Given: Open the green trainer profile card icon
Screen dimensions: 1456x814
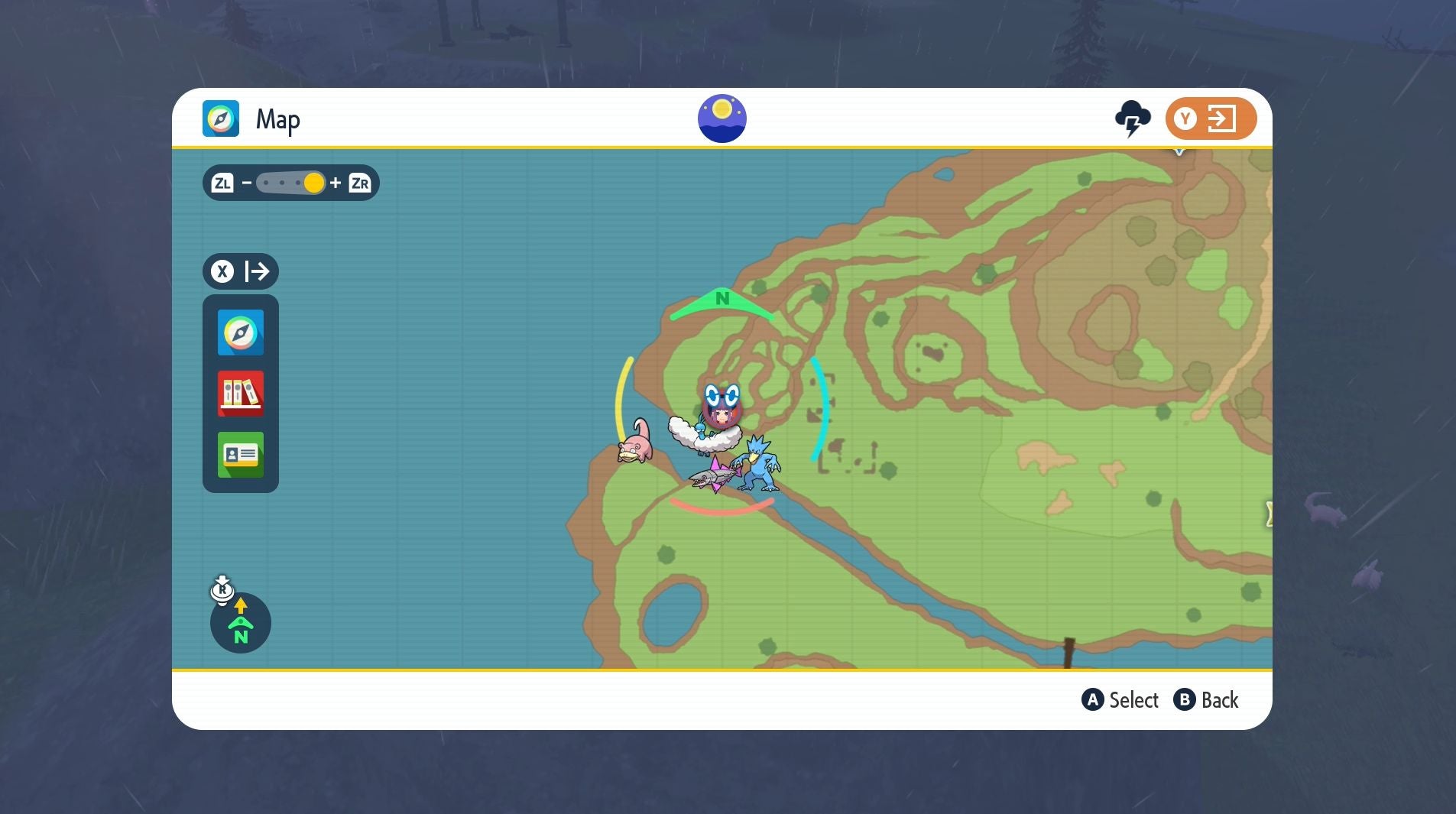Looking at the screenshot, I should pyautogui.click(x=240, y=455).
